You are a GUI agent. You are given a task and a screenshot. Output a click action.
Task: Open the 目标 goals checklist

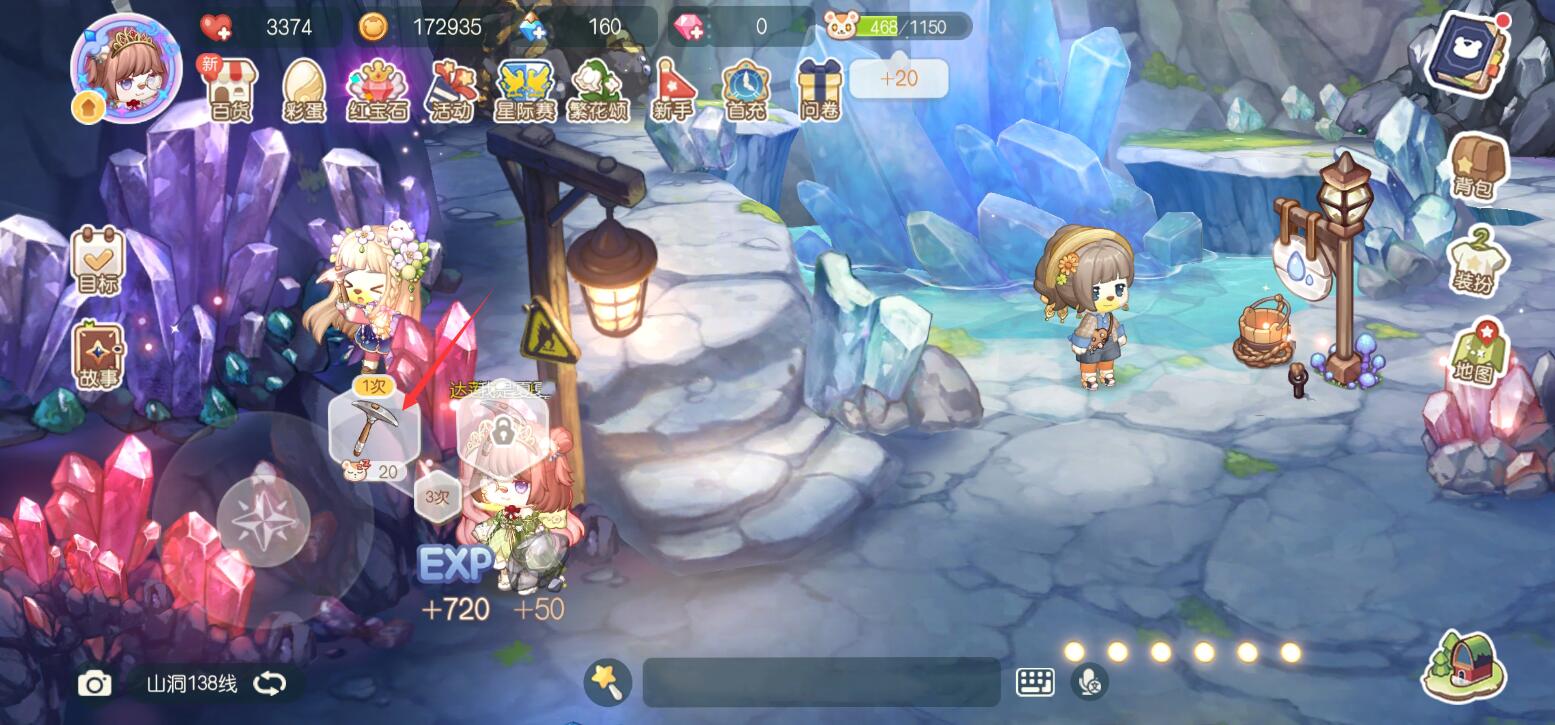[x=98, y=259]
